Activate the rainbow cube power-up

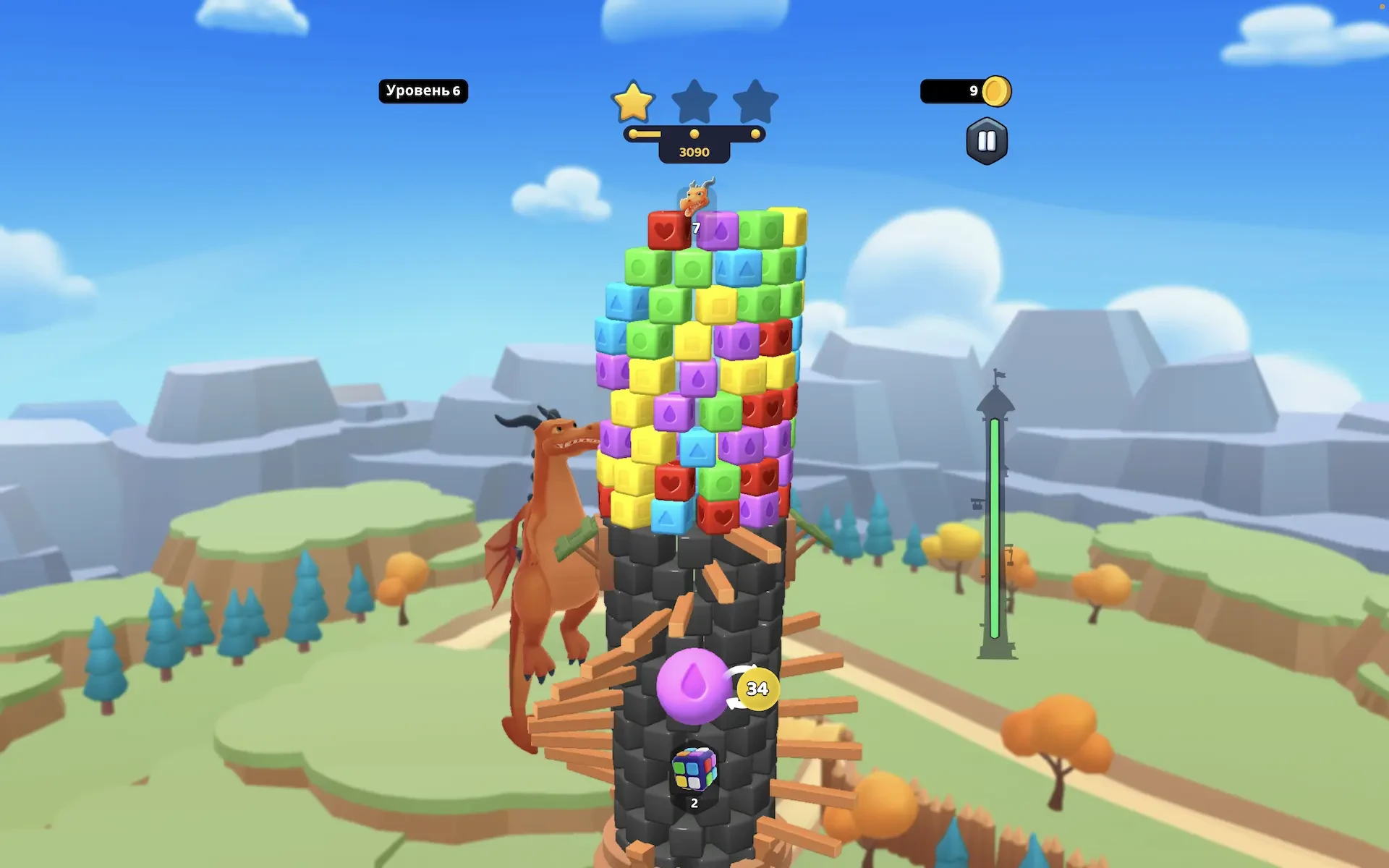[x=694, y=770]
